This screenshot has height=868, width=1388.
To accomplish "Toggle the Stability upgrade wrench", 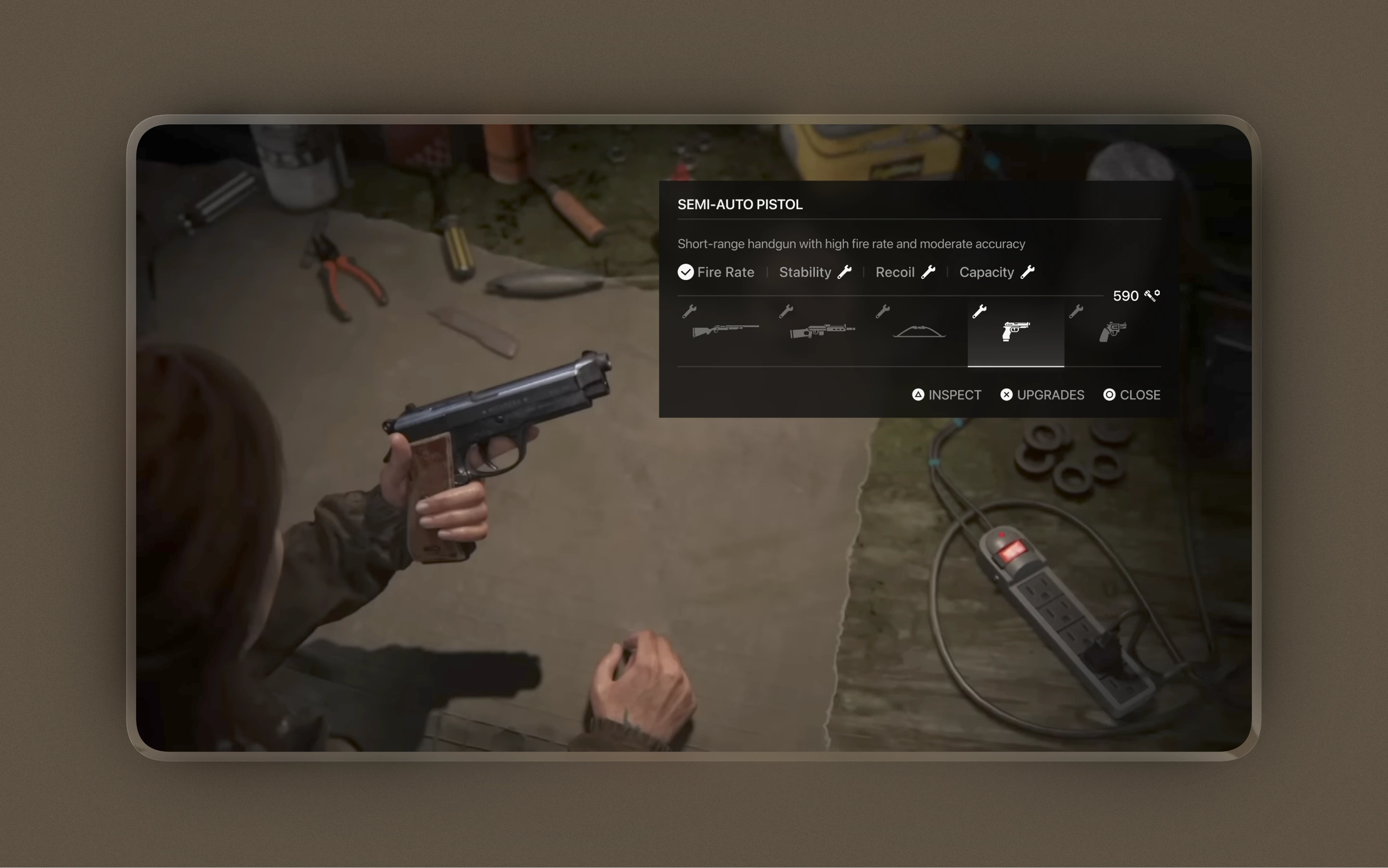I will 845,272.
